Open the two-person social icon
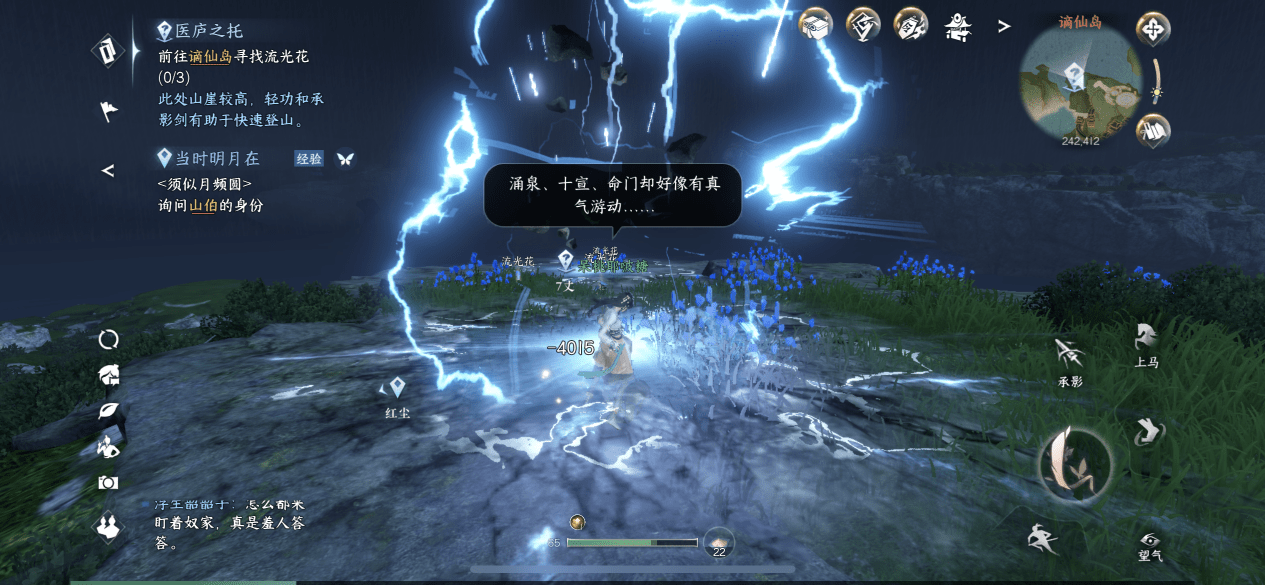The image size is (1265, 585). coord(108,526)
